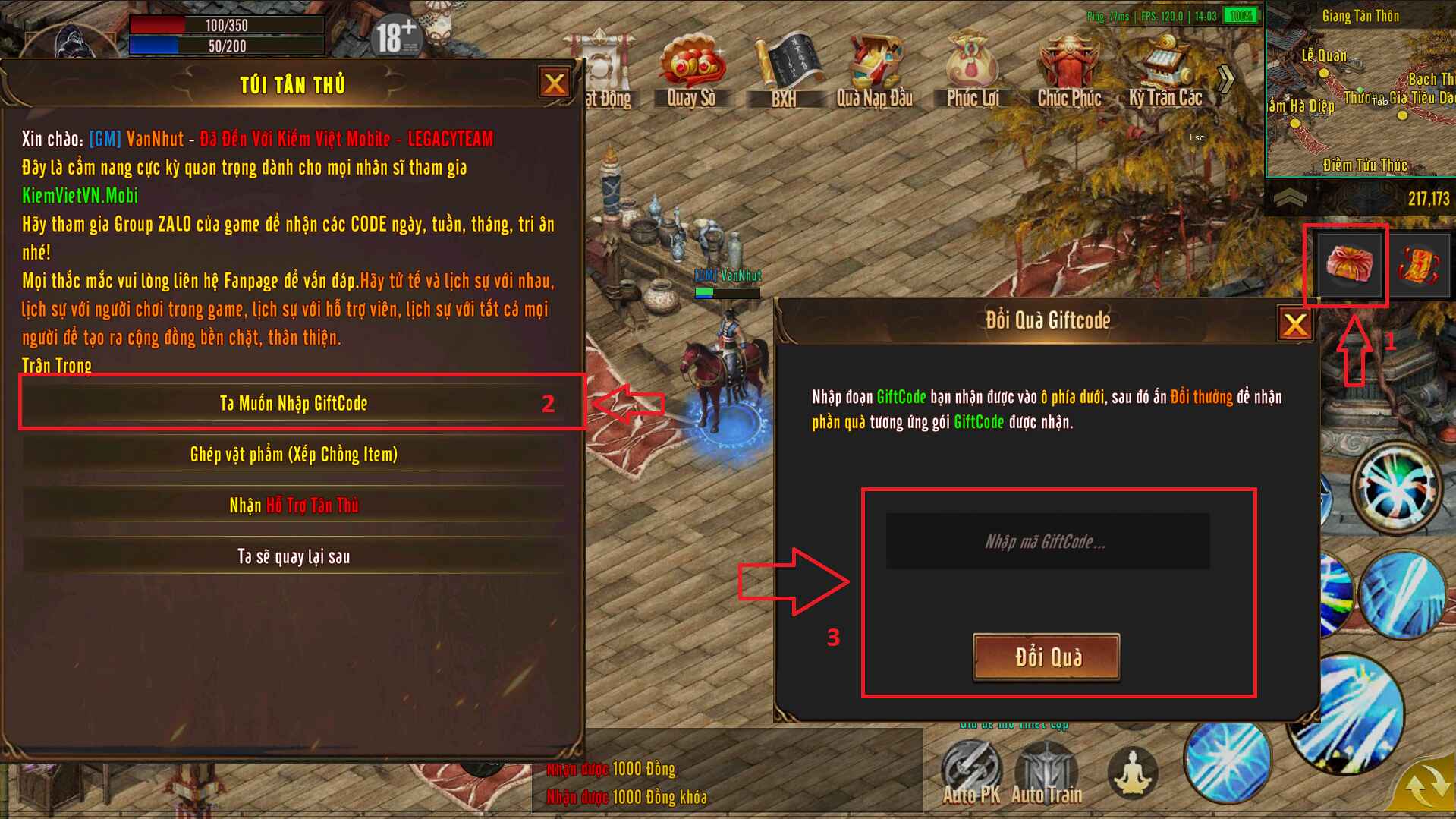The image size is (1456, 819).
Task: Pick "Nhận Hỗ Trợ Tân Thủ" option
Action: 294,506
